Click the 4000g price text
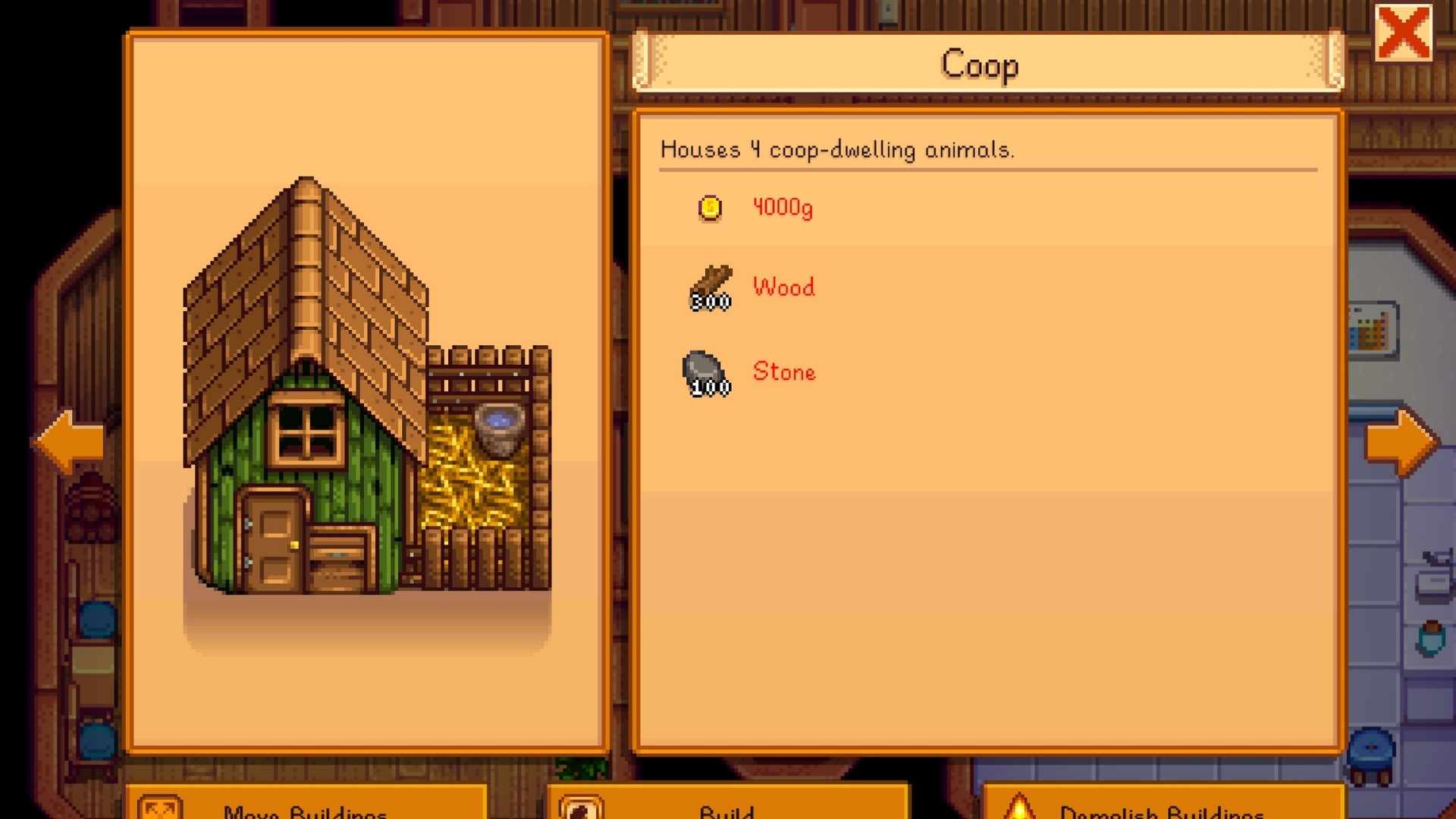Image resolution: width=1456 pixels, height=819 pixels. (x=783, y=208)
